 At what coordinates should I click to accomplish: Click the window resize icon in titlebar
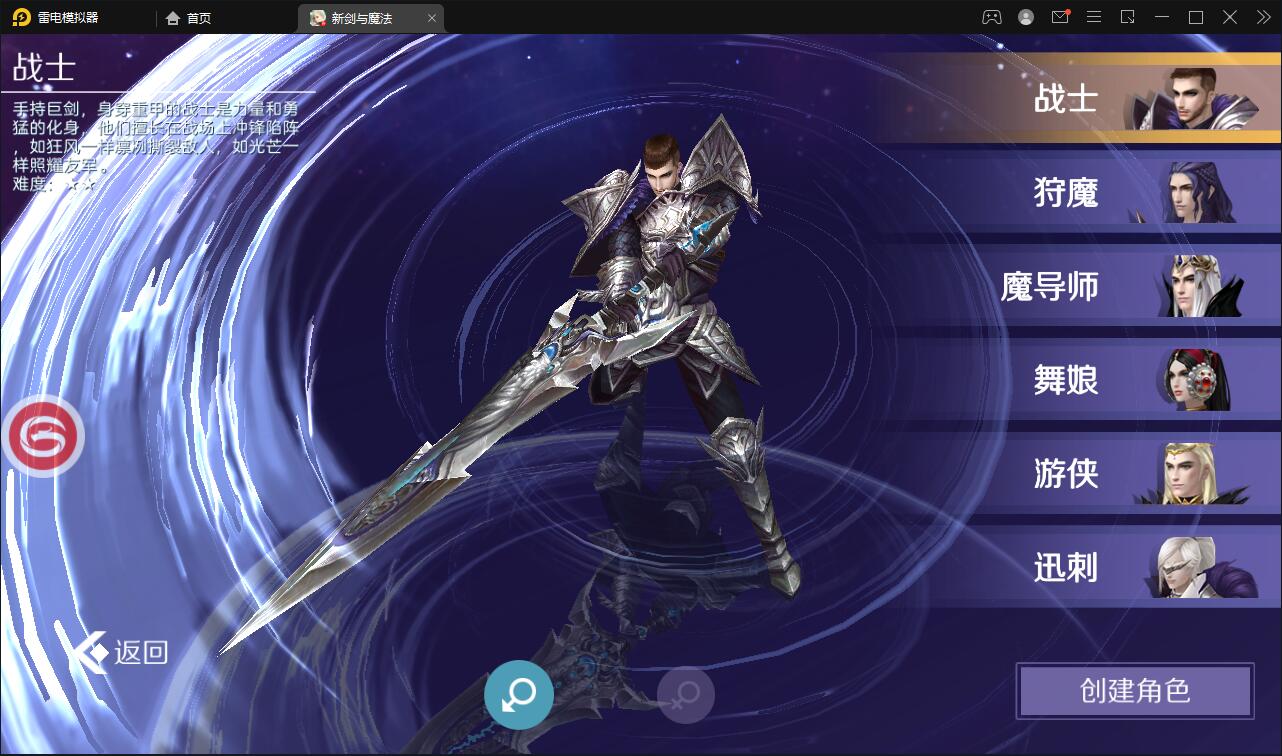[x=1128, y=17]
